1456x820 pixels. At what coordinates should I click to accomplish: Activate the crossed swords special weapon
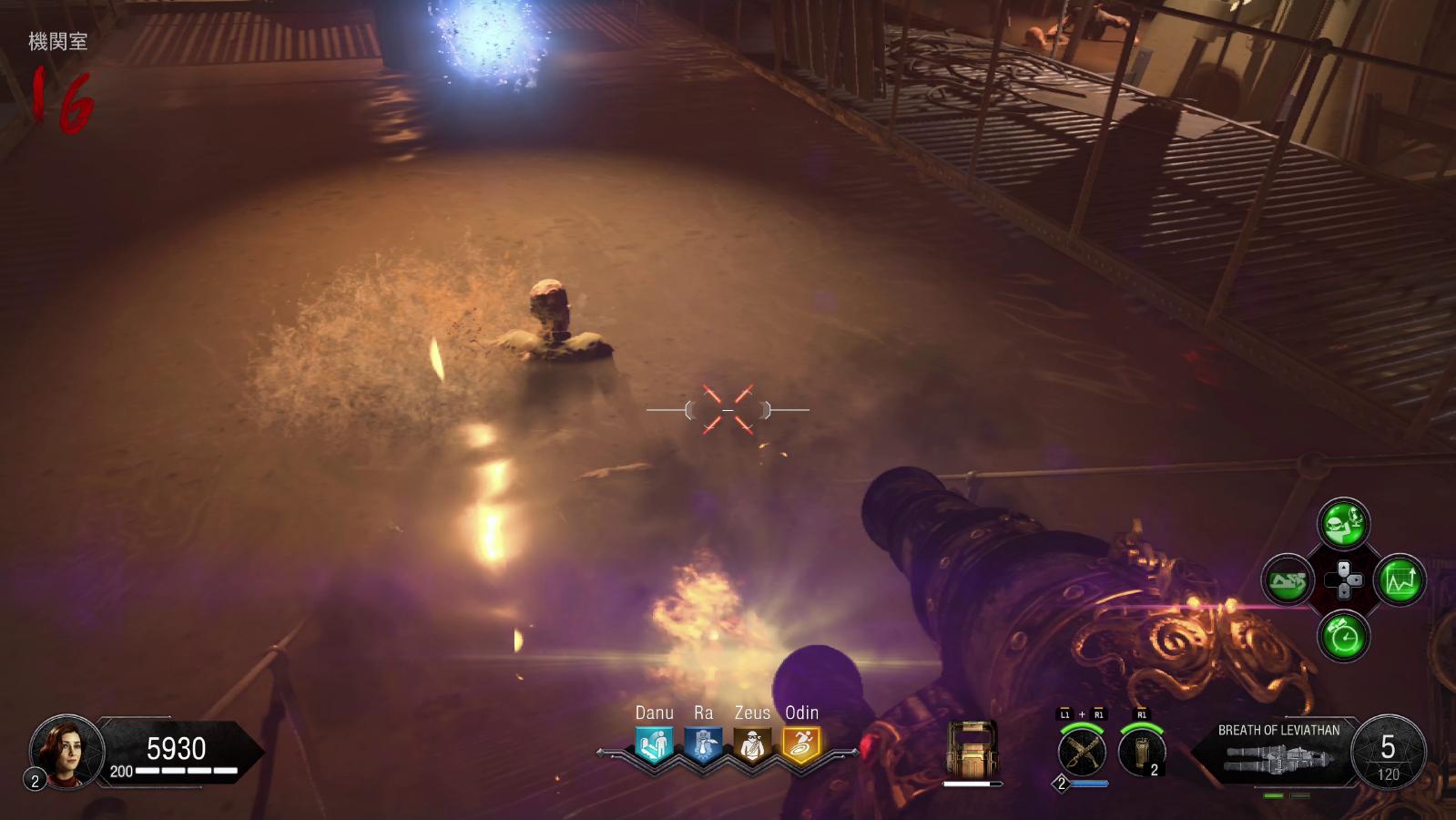(x=1082, y=753)
